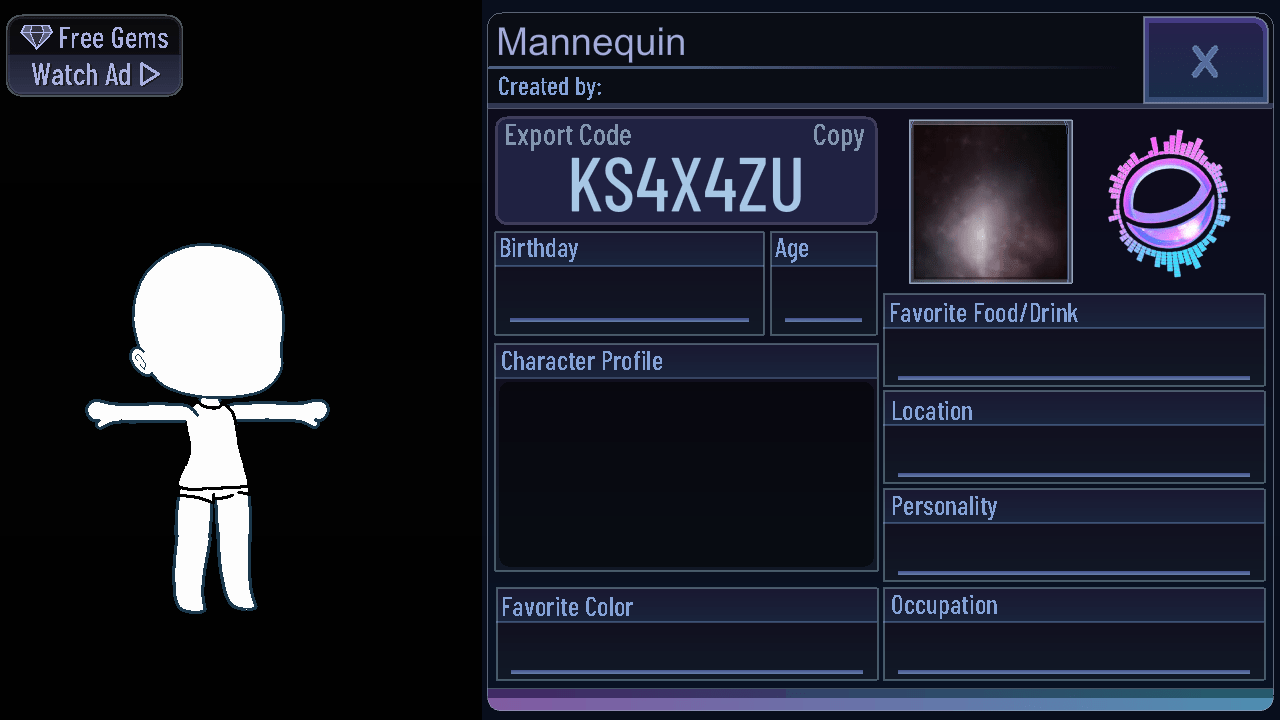Select the character portrait picture frame
The image size is (1280, 720).
click(x=990, y=201)
